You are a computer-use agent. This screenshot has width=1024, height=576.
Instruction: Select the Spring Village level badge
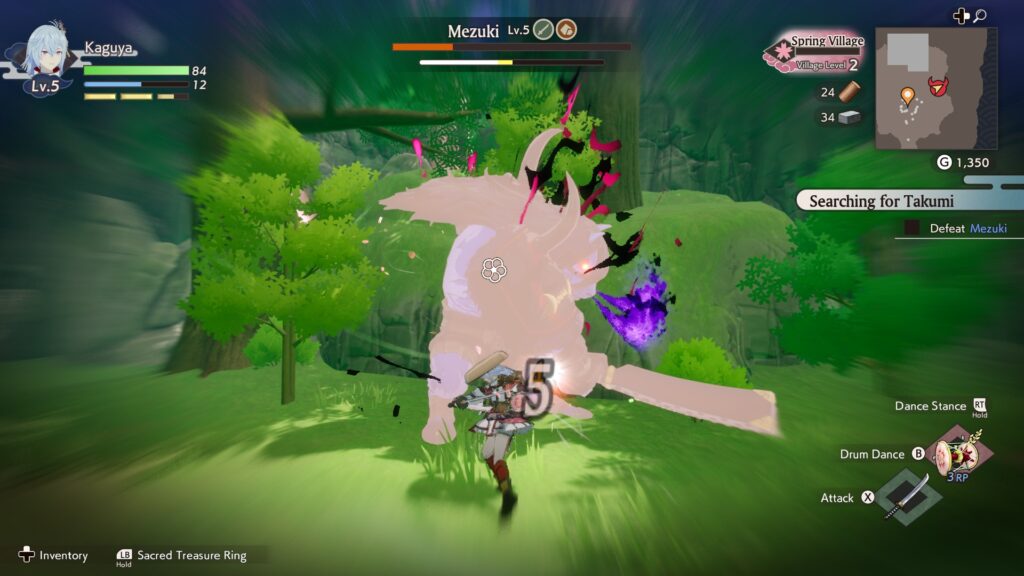coord(814,53)
